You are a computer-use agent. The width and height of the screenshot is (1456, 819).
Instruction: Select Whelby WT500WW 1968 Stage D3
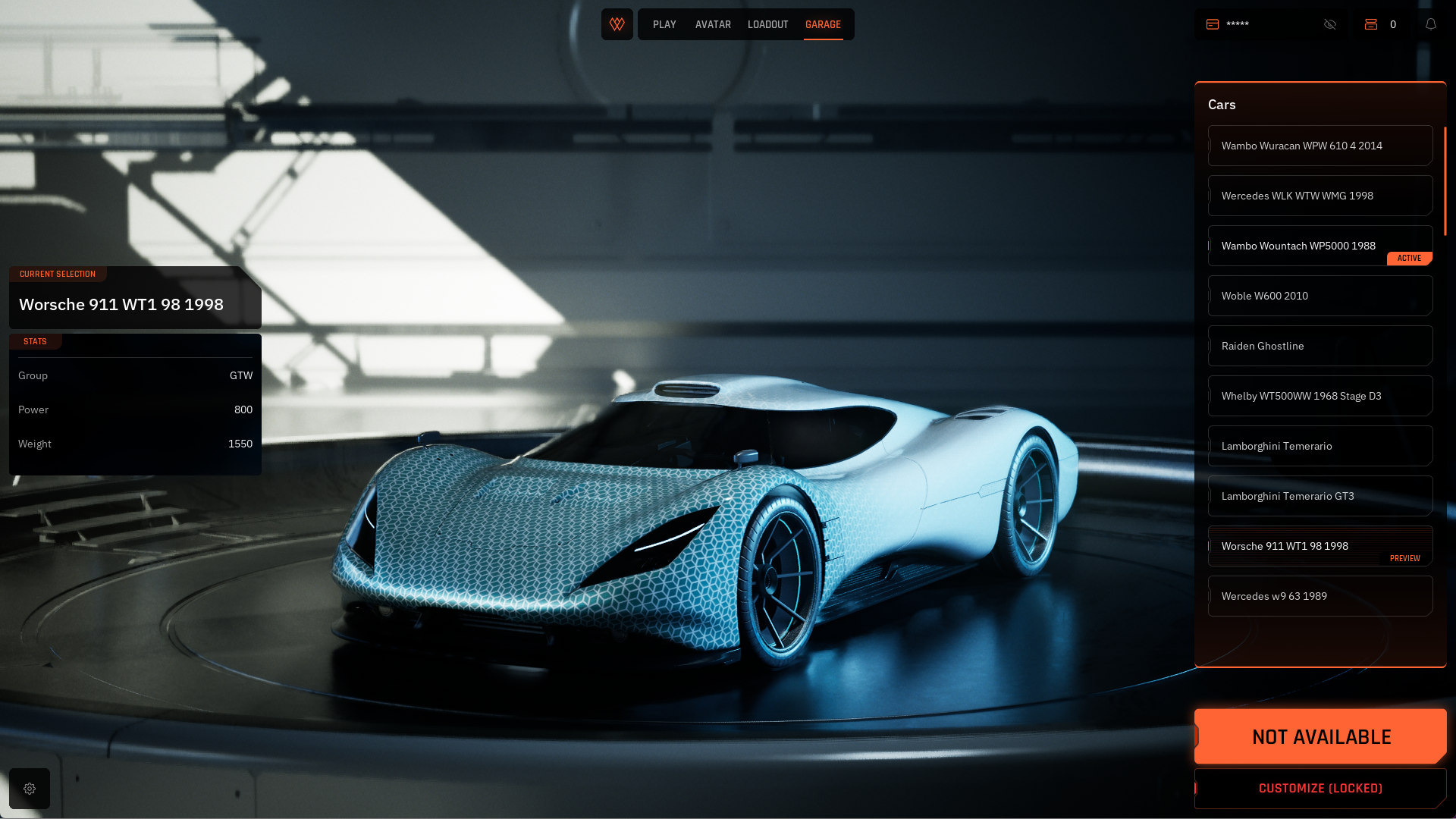1319,396
